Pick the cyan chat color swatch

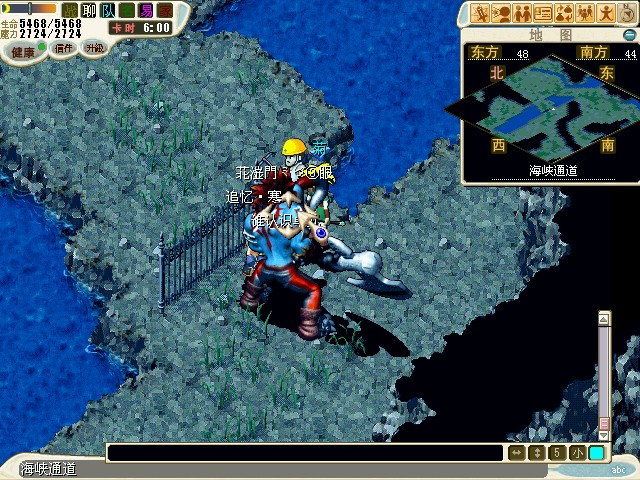596,453
